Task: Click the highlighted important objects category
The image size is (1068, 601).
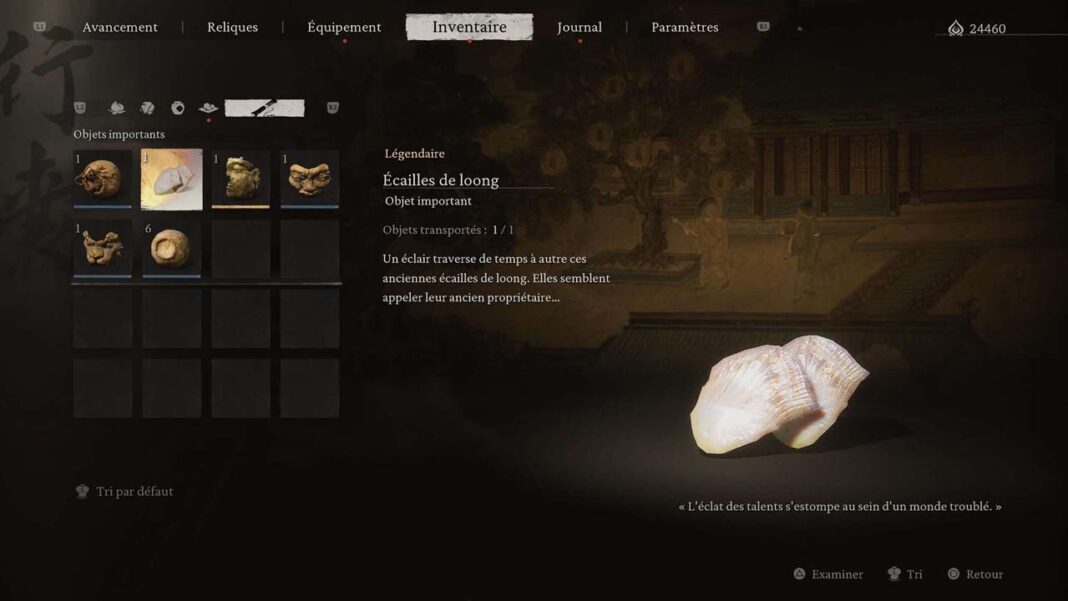Action: pyautogui.click(x=264, y=108)
